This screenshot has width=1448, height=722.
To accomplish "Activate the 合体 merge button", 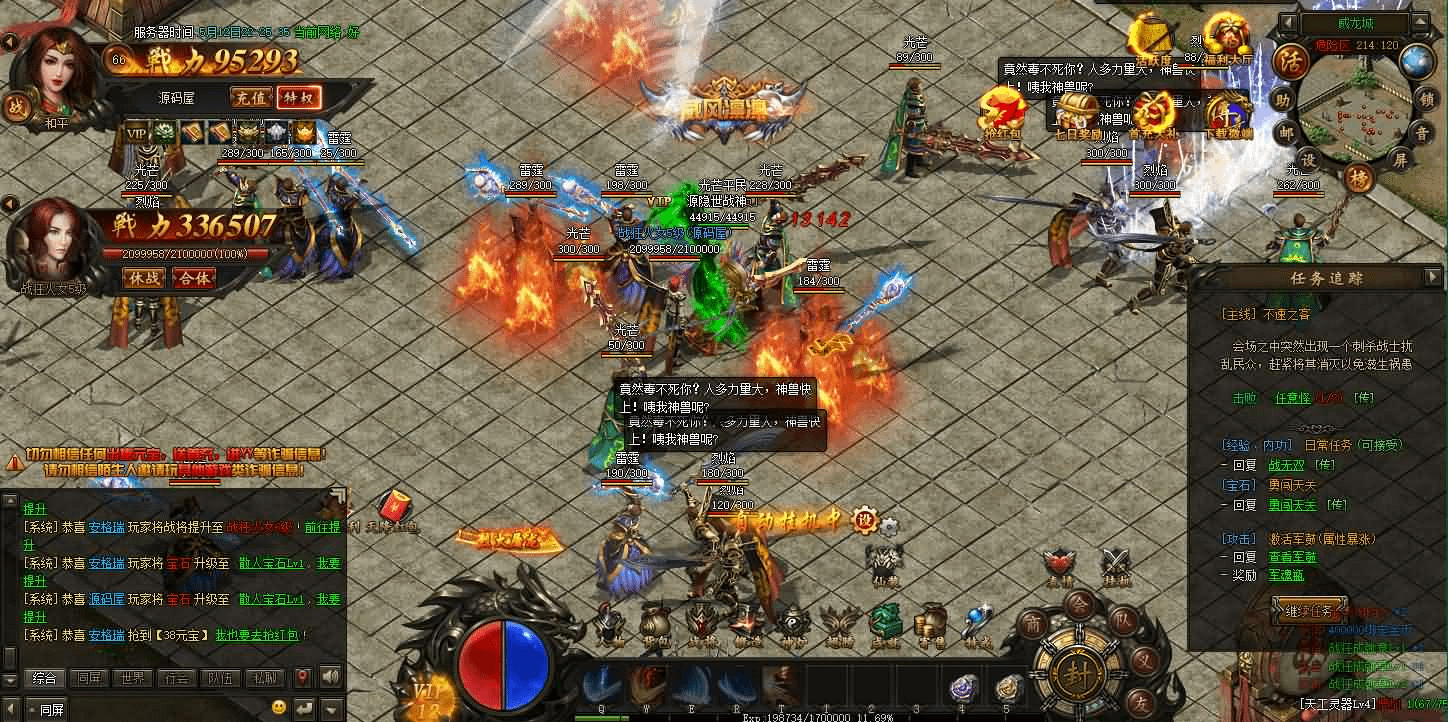I will [x=193, y=278].
